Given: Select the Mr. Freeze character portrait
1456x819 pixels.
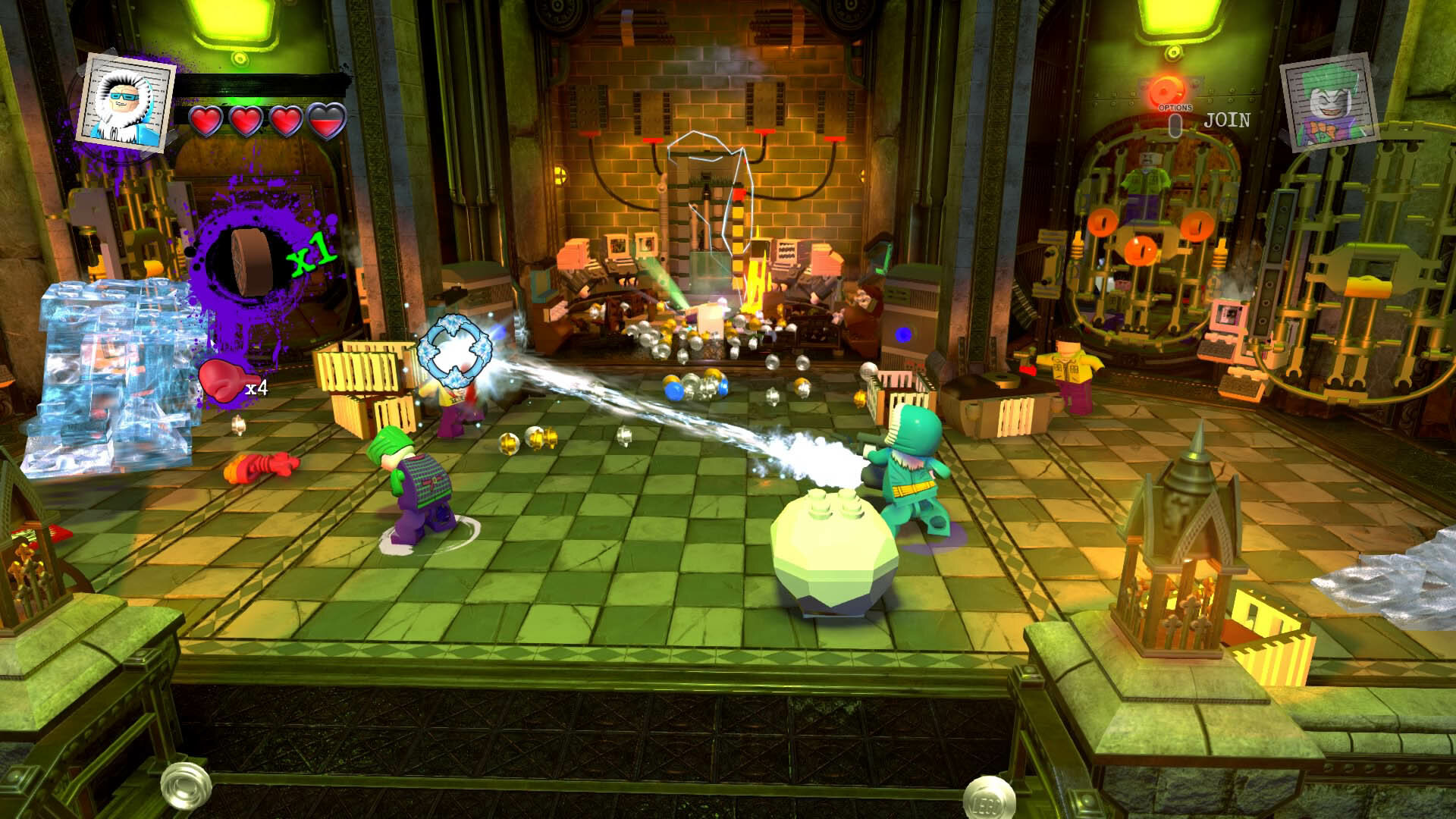Looking at the screenshot, I should (x=127, y=99).
